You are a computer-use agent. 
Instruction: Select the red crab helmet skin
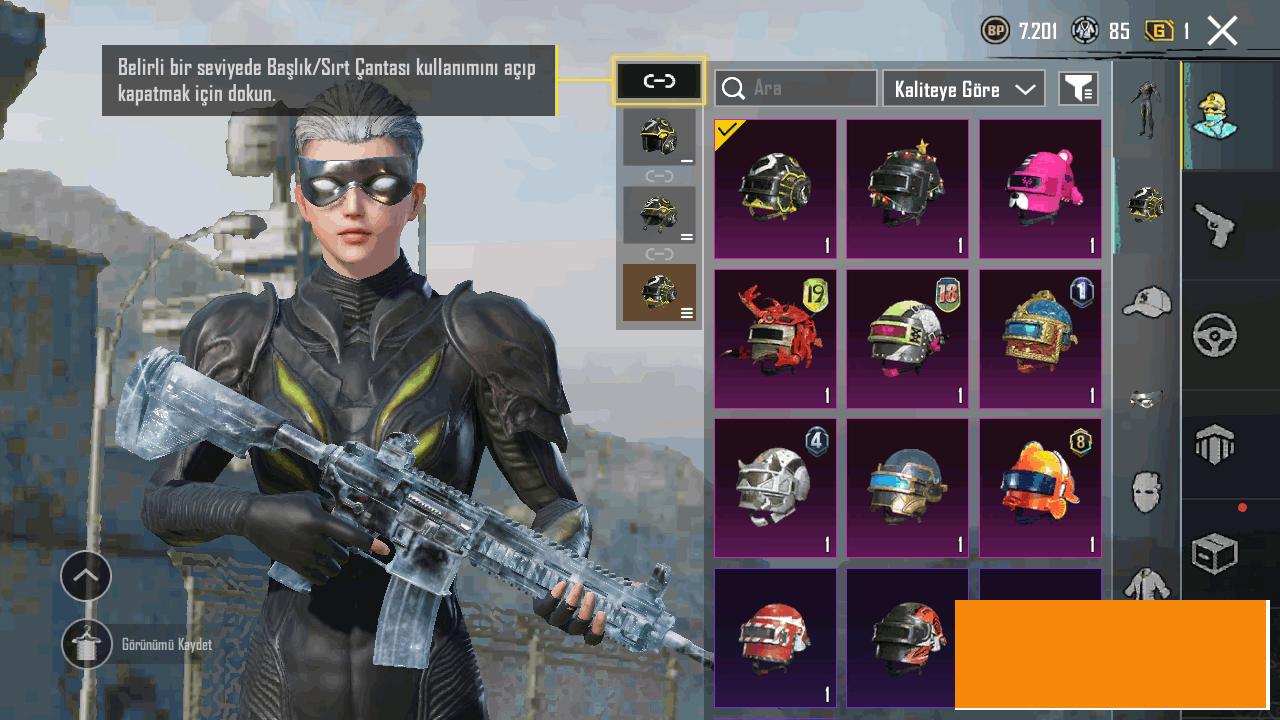click(x=775, y=338)
